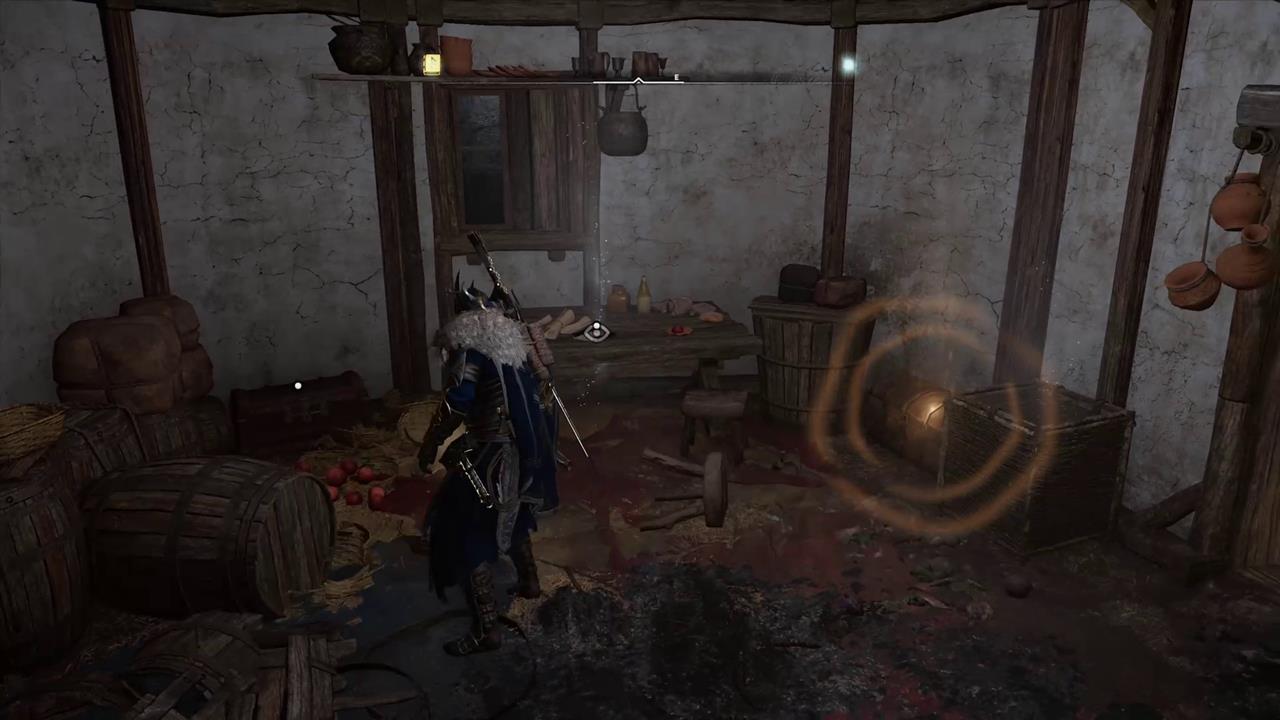
Task: Select the eye-shaped inspect marker
Action: pyautogui.click(x=596, y=332)
